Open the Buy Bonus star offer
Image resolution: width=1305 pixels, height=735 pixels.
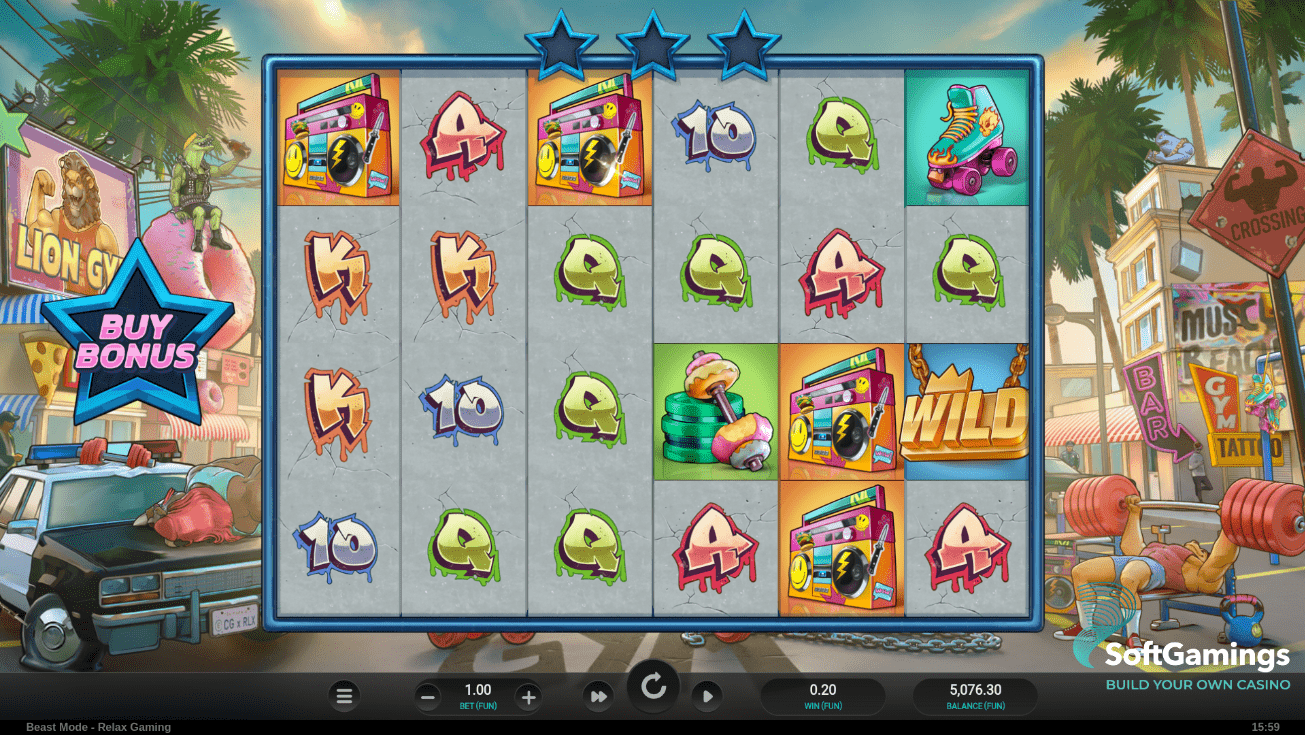[136, 340]
